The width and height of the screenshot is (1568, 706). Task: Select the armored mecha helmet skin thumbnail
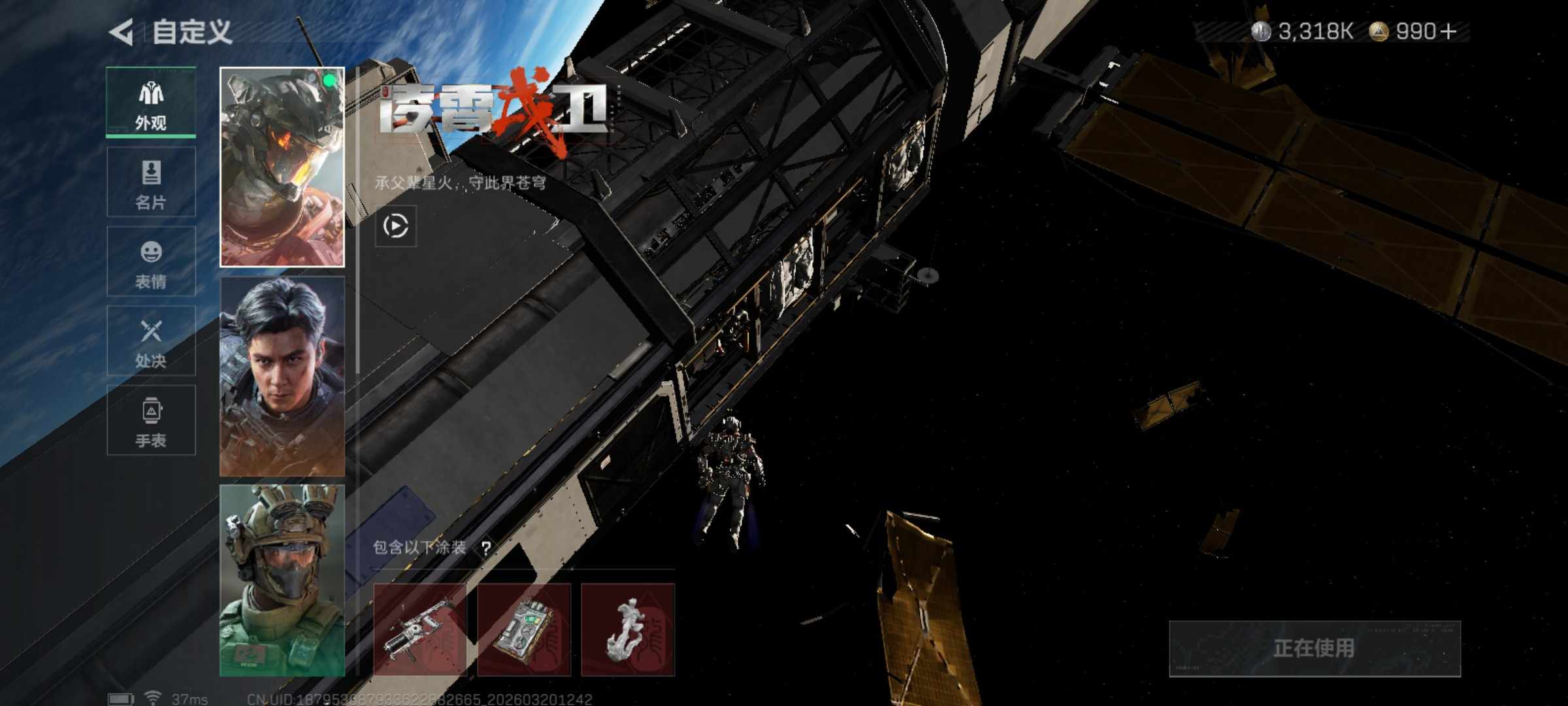pyautogui.click(x=282, y=167)
